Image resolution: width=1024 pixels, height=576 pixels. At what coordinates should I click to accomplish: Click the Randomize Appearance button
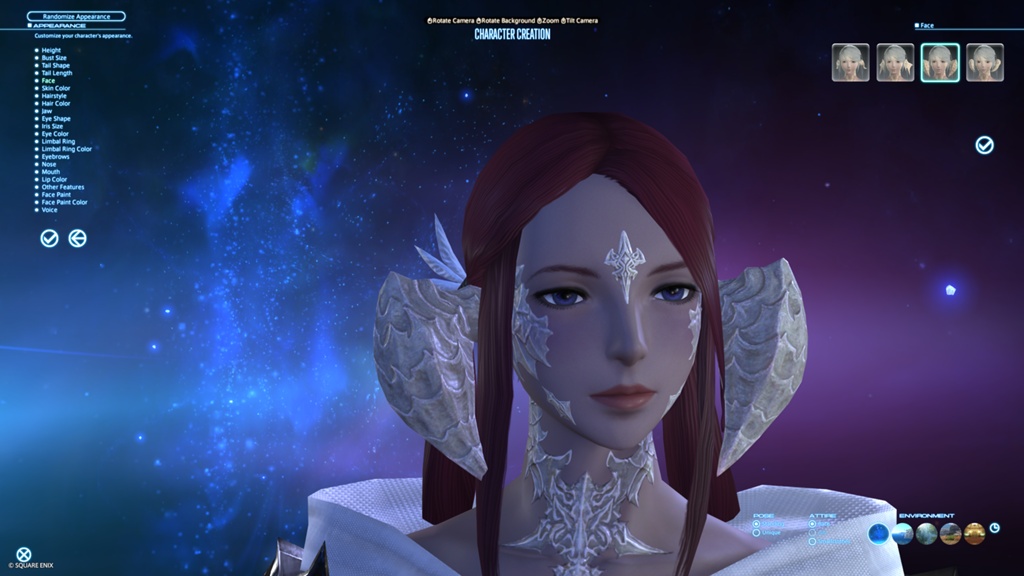pyautogui.click(x=76, y=16)
